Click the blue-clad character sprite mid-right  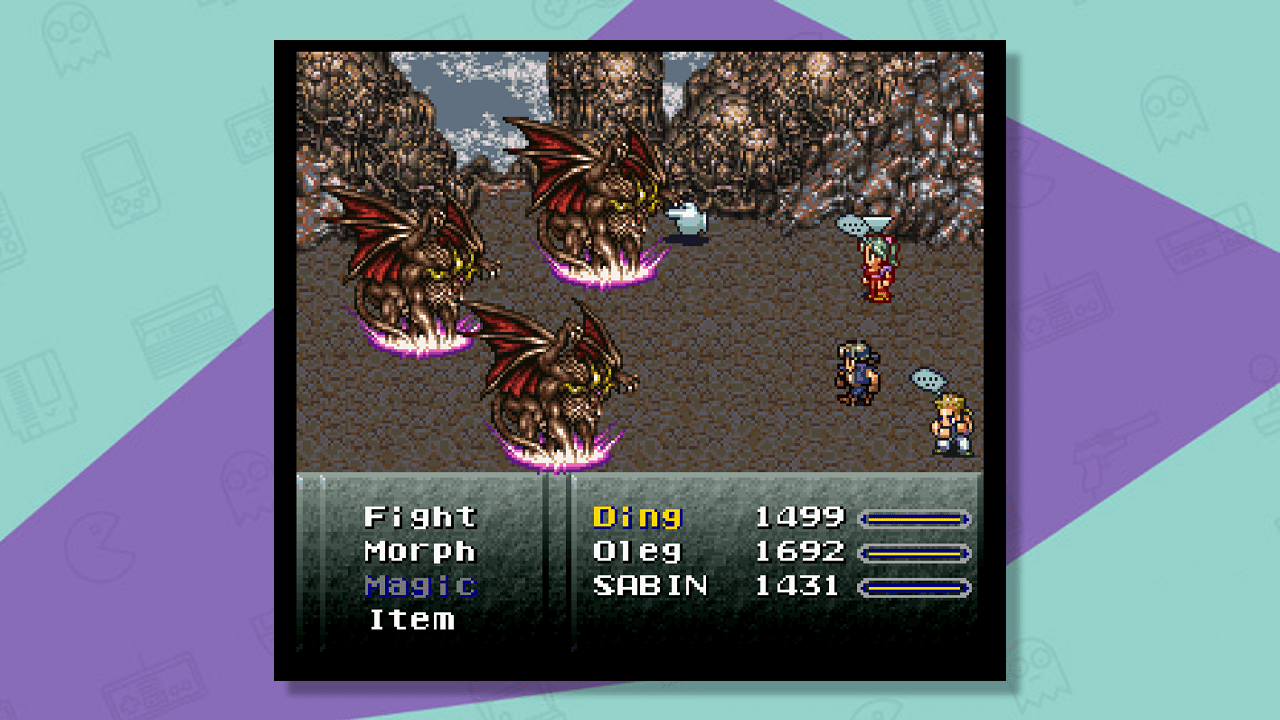point(855,370)
